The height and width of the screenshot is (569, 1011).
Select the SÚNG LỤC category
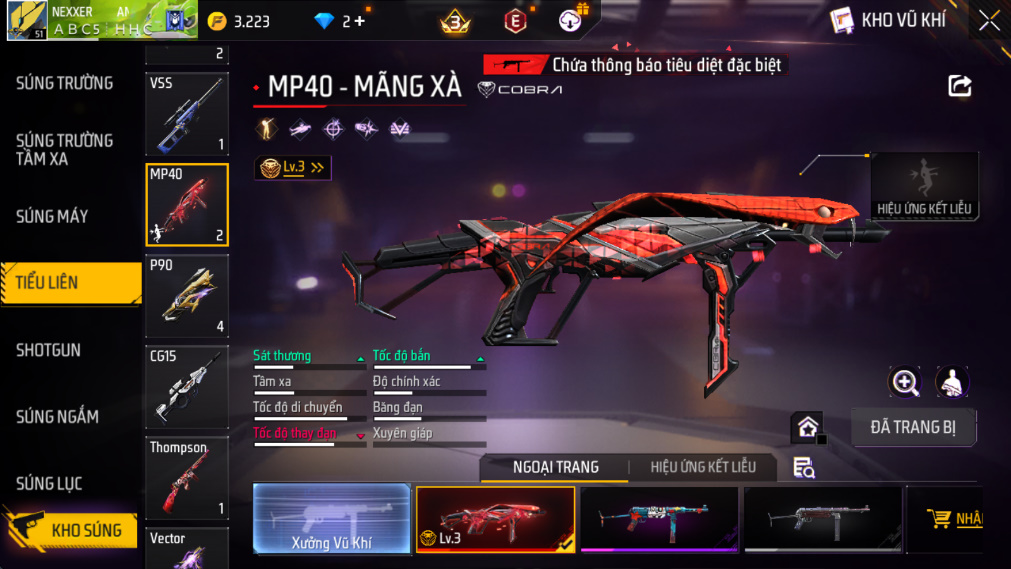(x=49, y=484)
